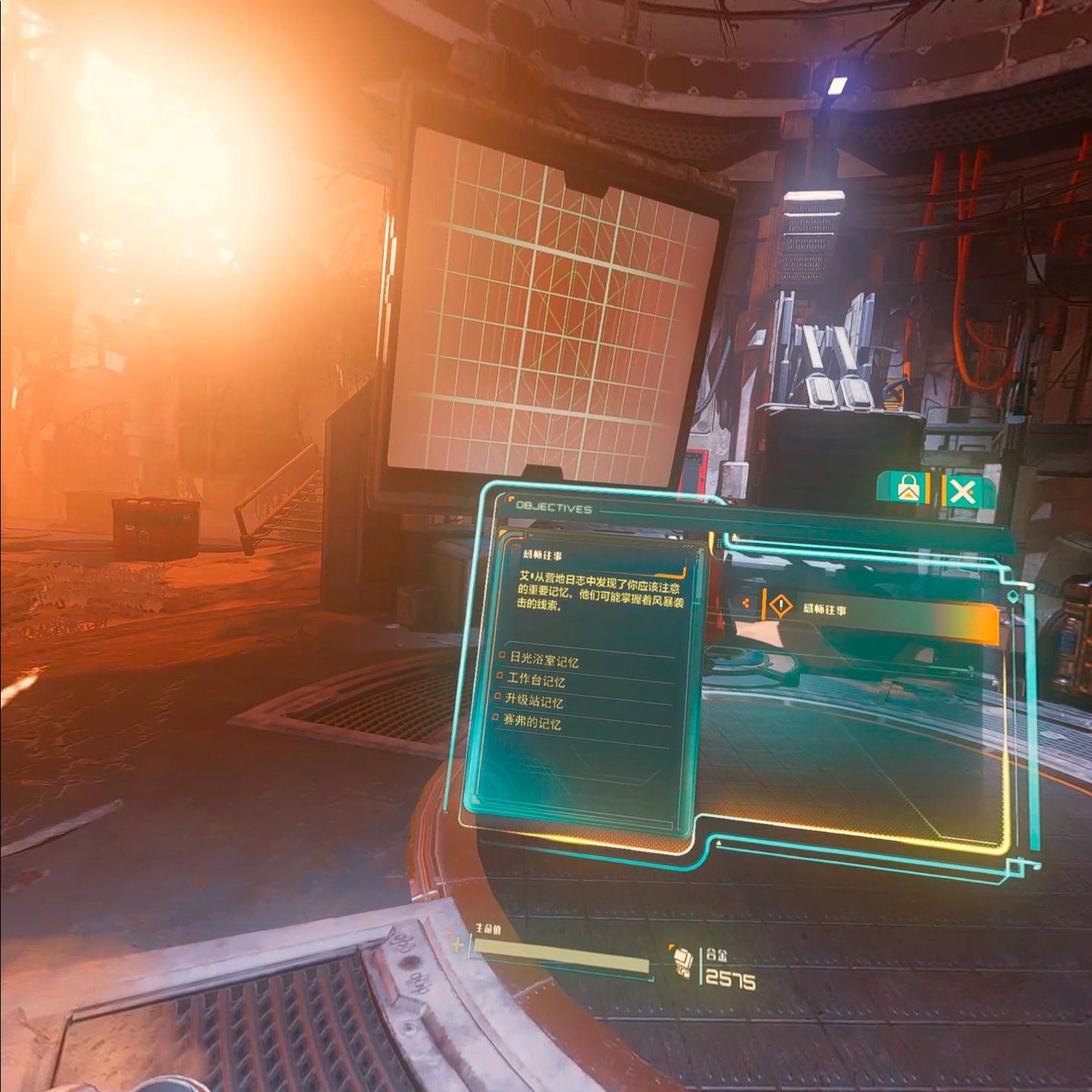Viewport: 1092px width, 1092px height.
Task: Pick the 赛弗的记忆 objective row
Action: (532, 723)
